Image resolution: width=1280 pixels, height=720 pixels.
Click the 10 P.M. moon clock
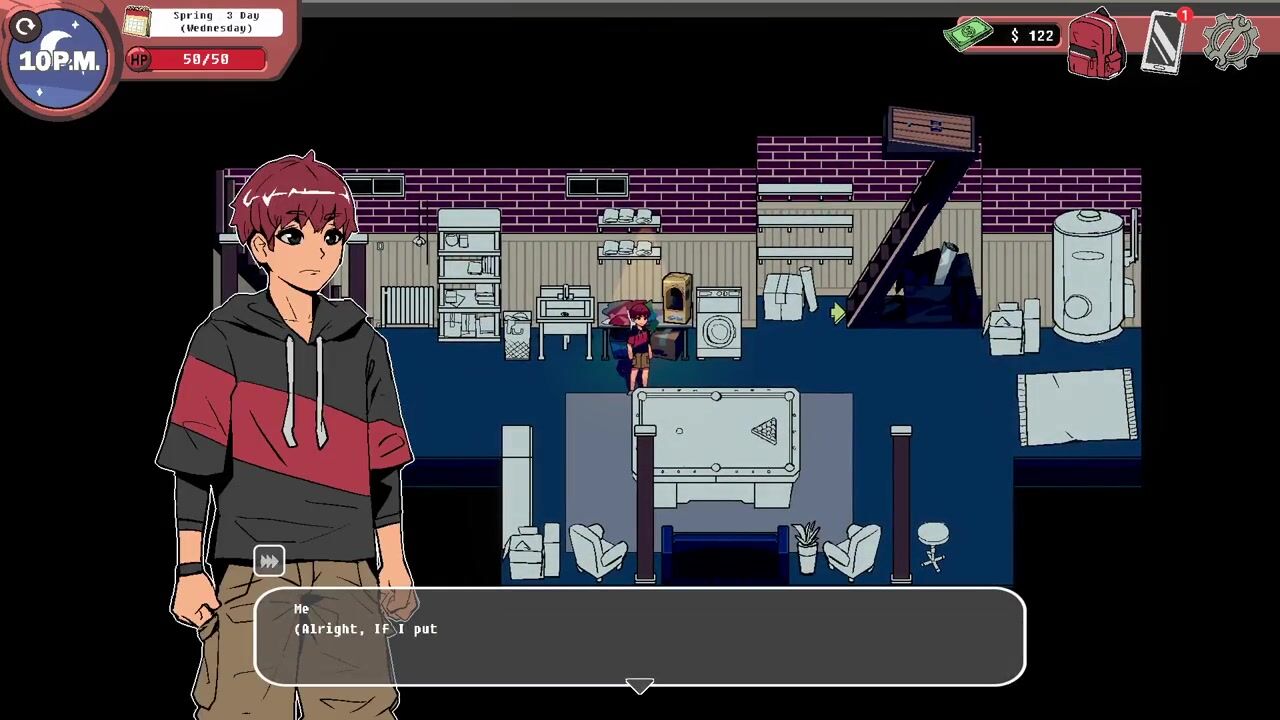(60, 62)
